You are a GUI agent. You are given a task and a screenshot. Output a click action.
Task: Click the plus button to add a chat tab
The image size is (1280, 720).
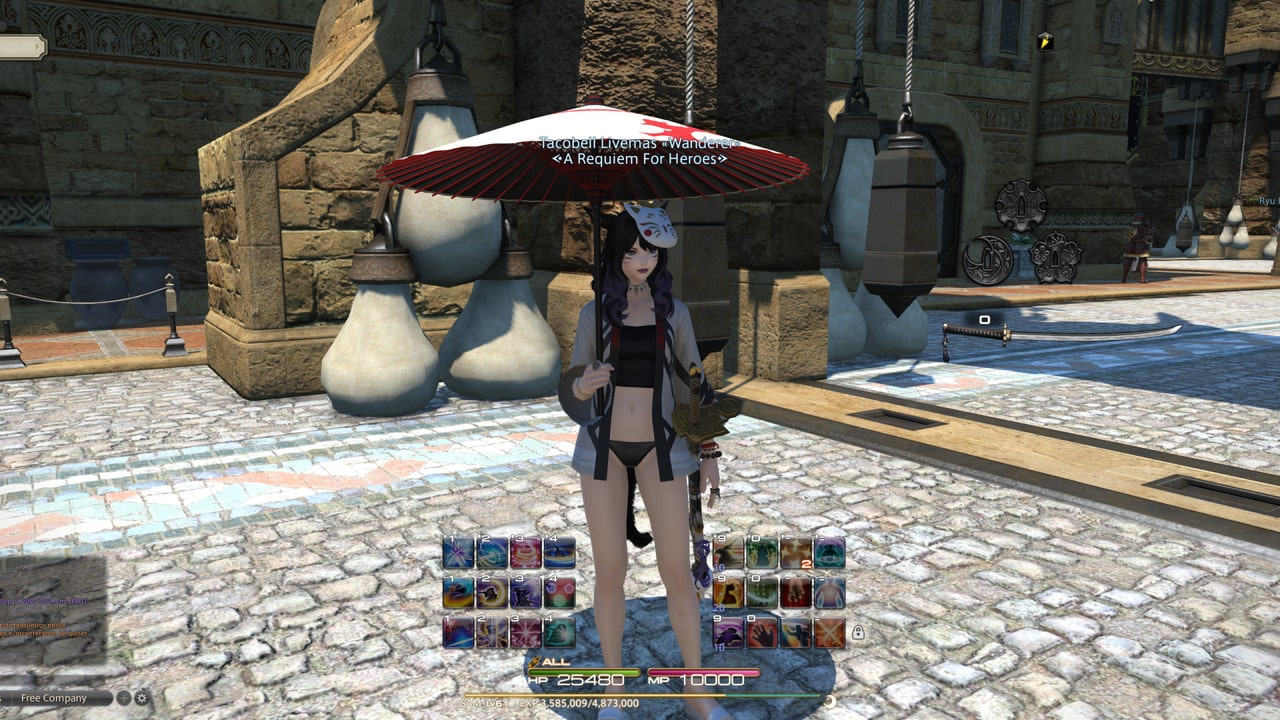pyautogui.click(x=123, y=697)
